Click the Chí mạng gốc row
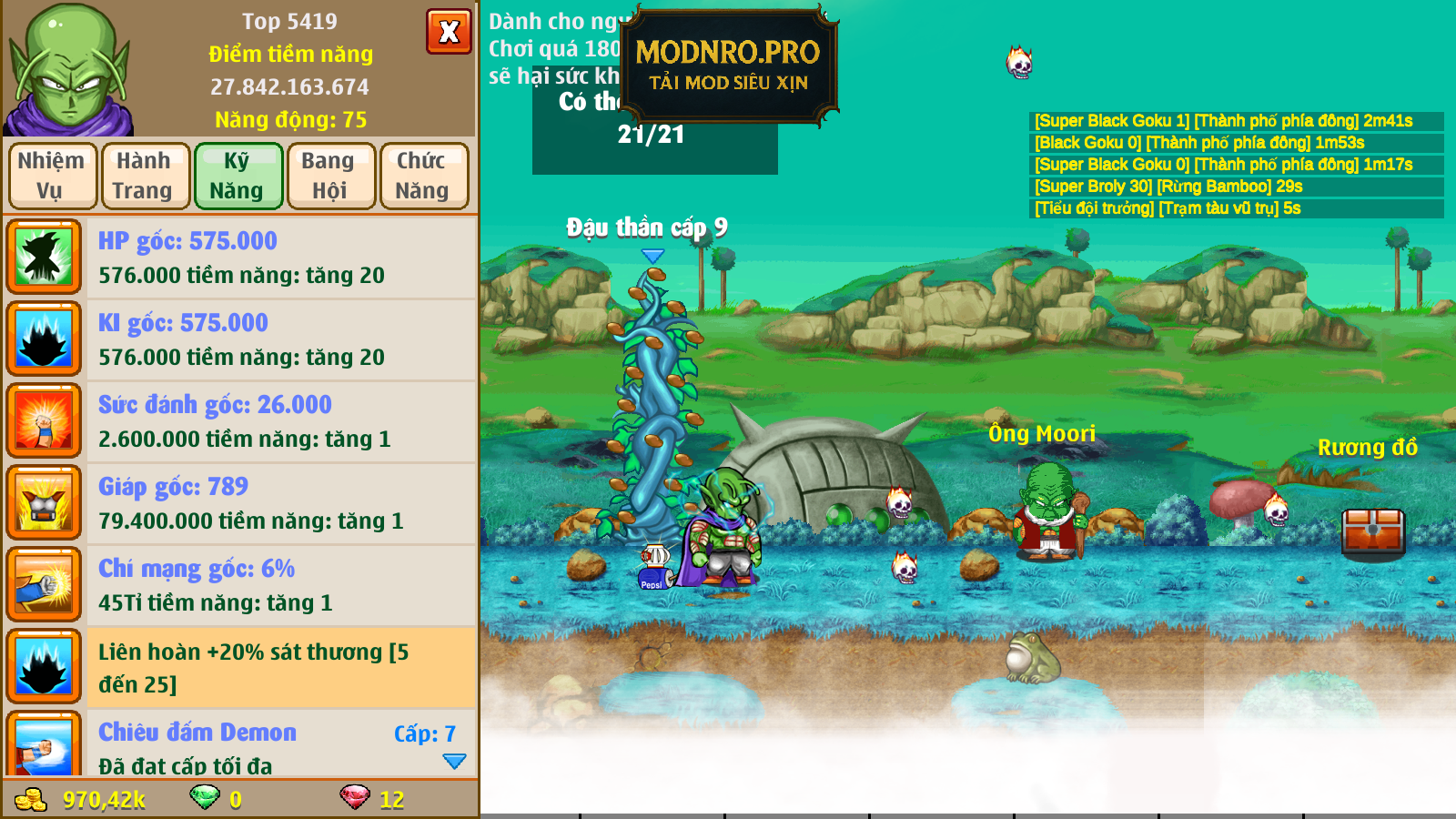 point(241,585)
